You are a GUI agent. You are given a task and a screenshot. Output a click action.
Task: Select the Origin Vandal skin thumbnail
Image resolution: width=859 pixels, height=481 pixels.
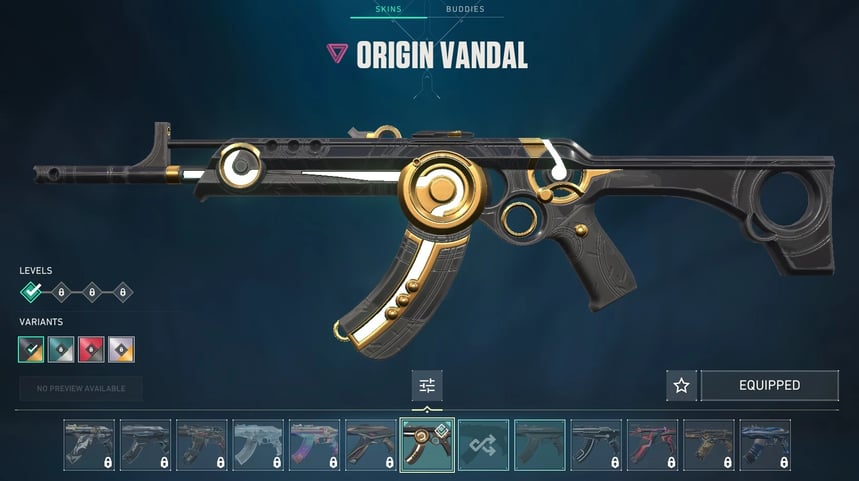pos(427,444)
